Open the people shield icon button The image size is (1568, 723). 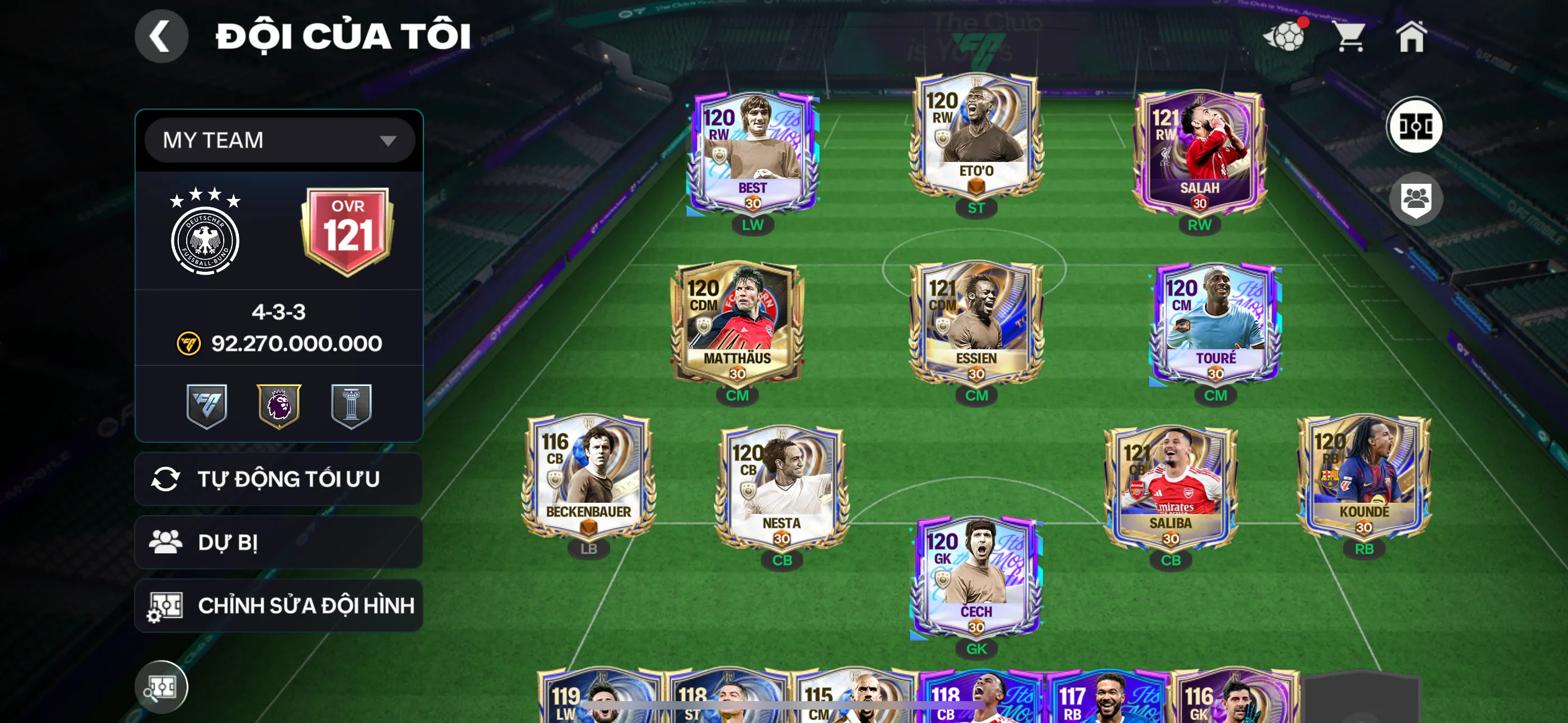(1415, 199)
